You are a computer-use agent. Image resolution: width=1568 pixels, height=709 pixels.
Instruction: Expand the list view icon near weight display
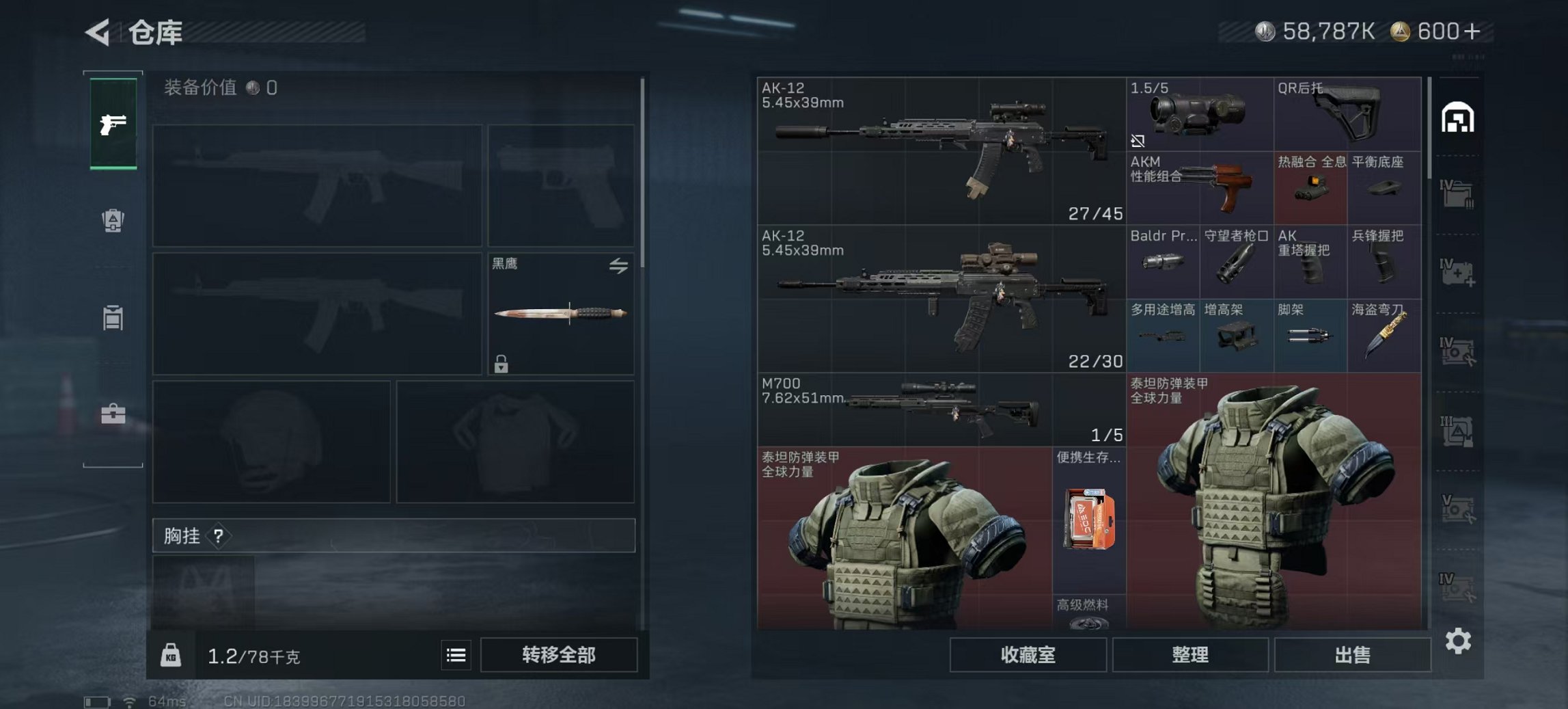pos(455,656)
